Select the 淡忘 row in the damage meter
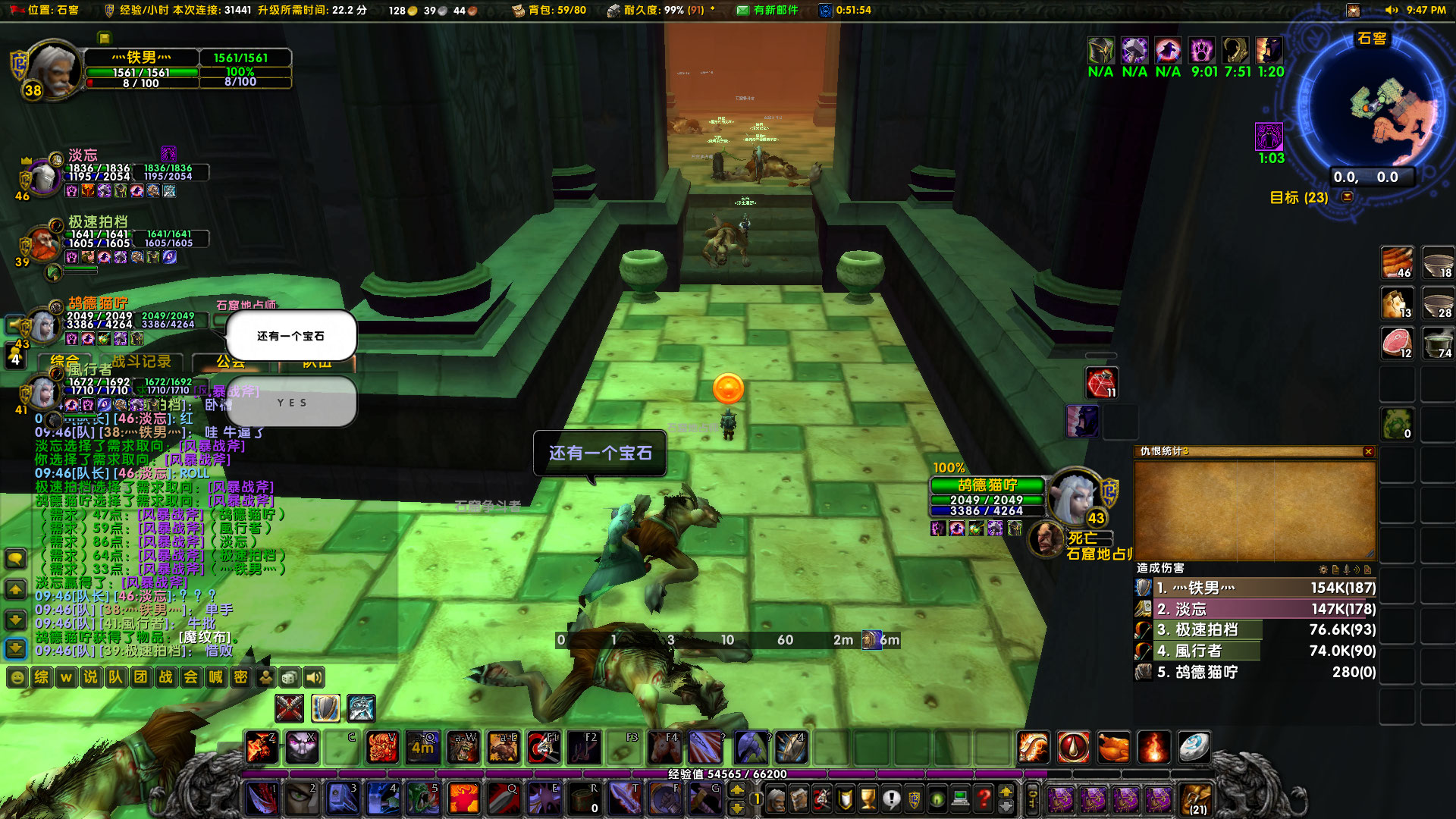The width and height of the screenshot is (1456, 819). (1251, 608)
